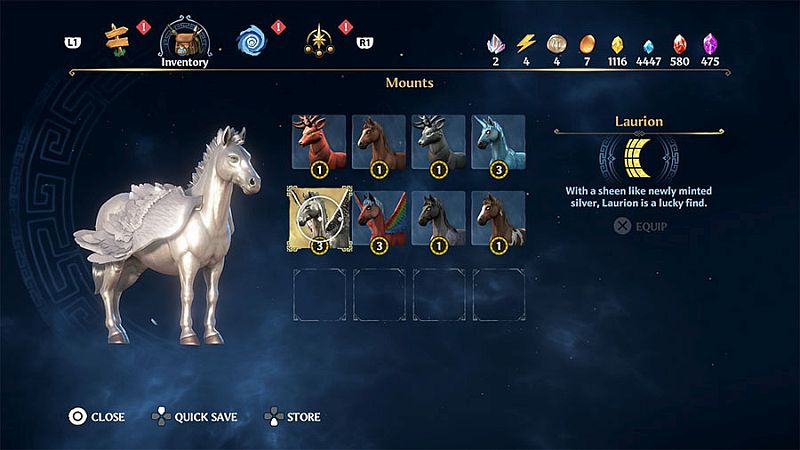
Task: Open the golden star emblem tab
Action: pos(319,39)
